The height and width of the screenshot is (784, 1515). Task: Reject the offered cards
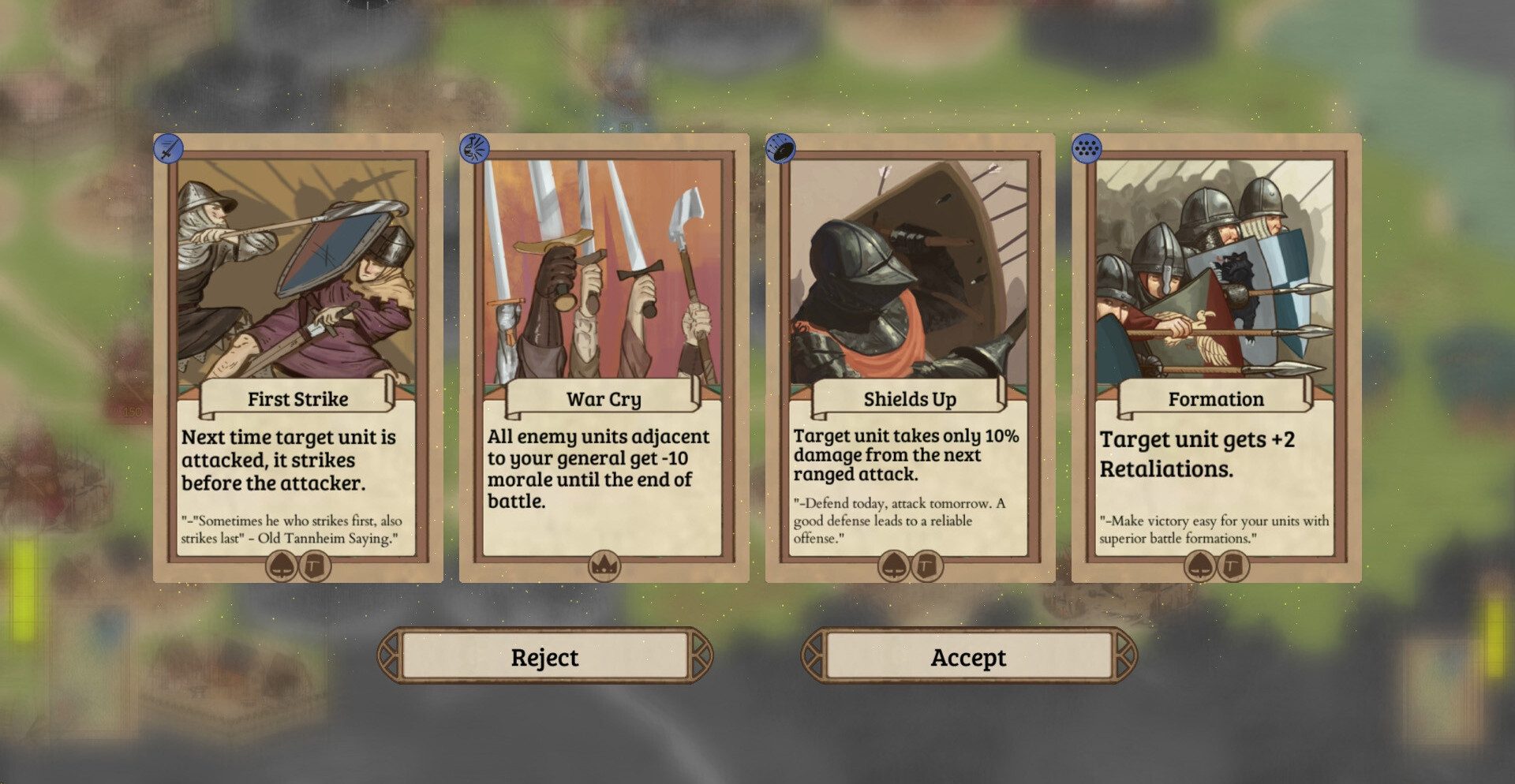(x=544, y=656)
